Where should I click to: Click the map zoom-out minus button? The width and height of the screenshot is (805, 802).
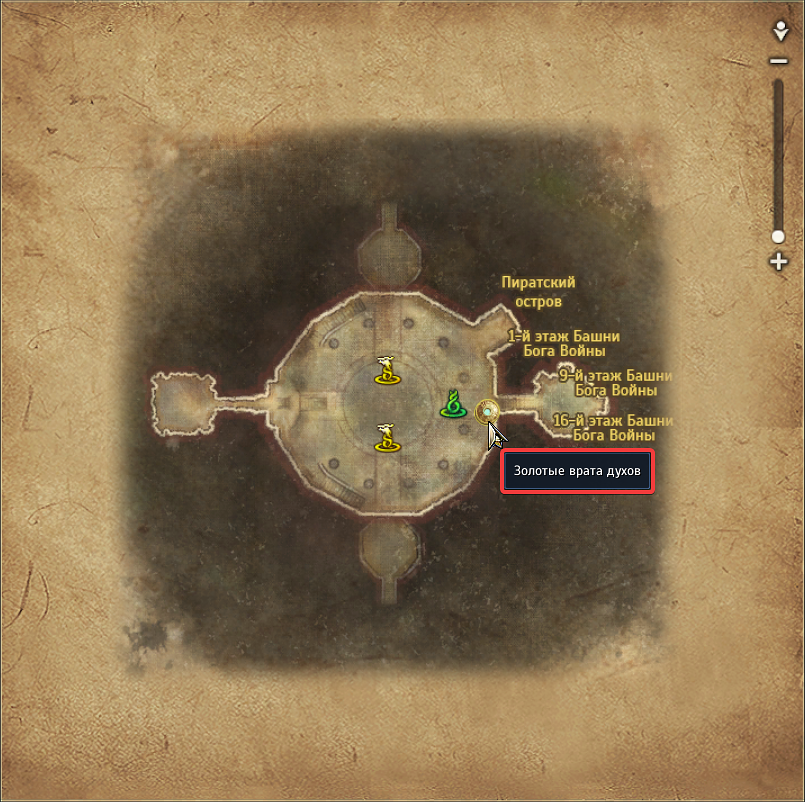[779, 61]
